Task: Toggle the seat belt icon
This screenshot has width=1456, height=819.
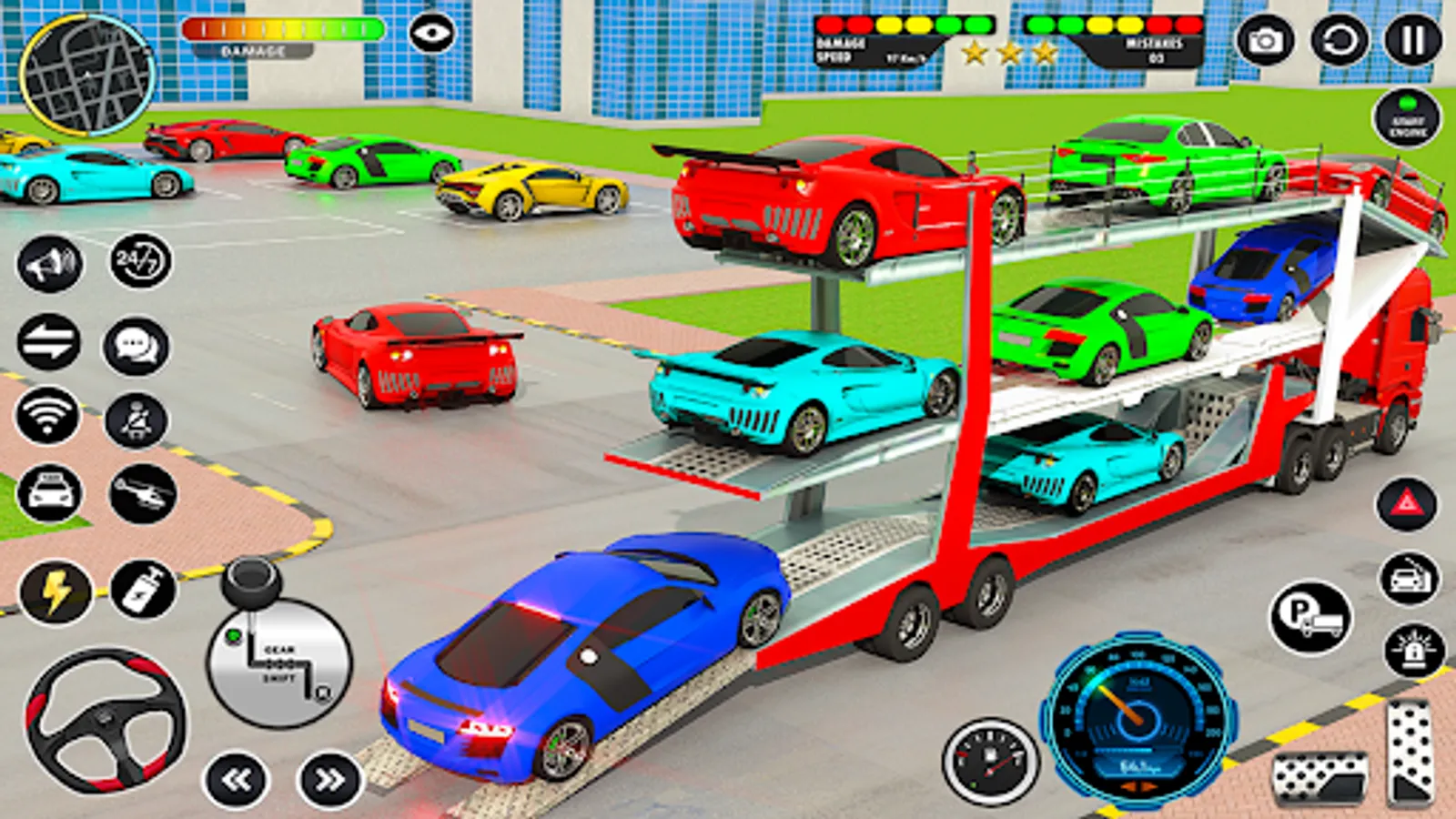Action: 136,420
